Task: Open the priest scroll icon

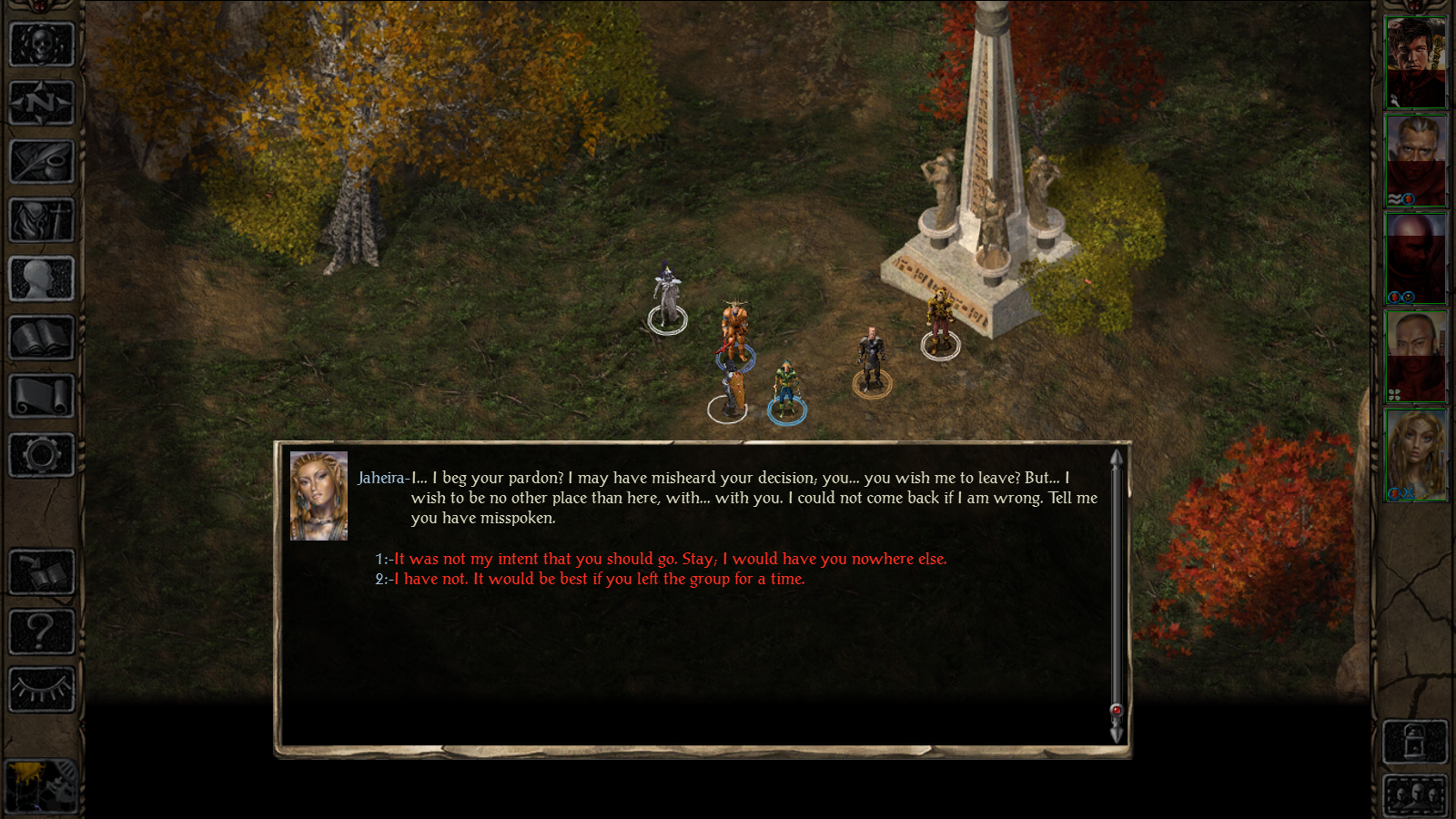Action: (41, 396)
